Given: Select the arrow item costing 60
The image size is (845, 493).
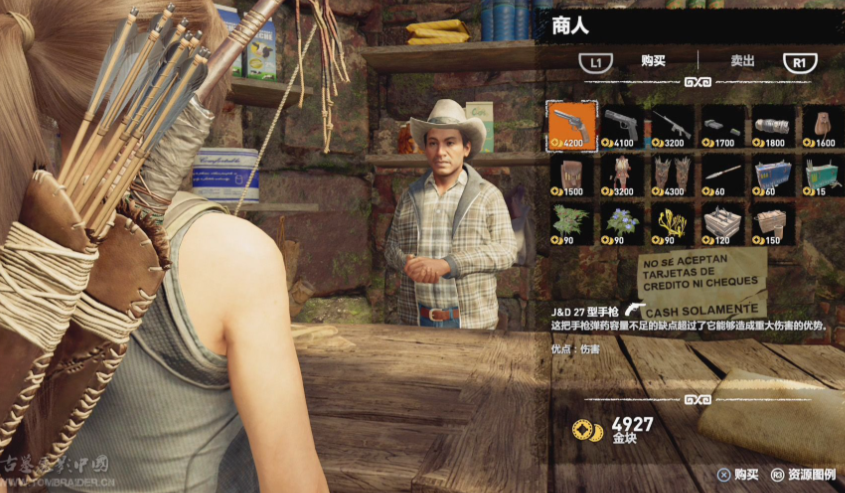Looking at the screenshot, I should click(x=722, y=175).
